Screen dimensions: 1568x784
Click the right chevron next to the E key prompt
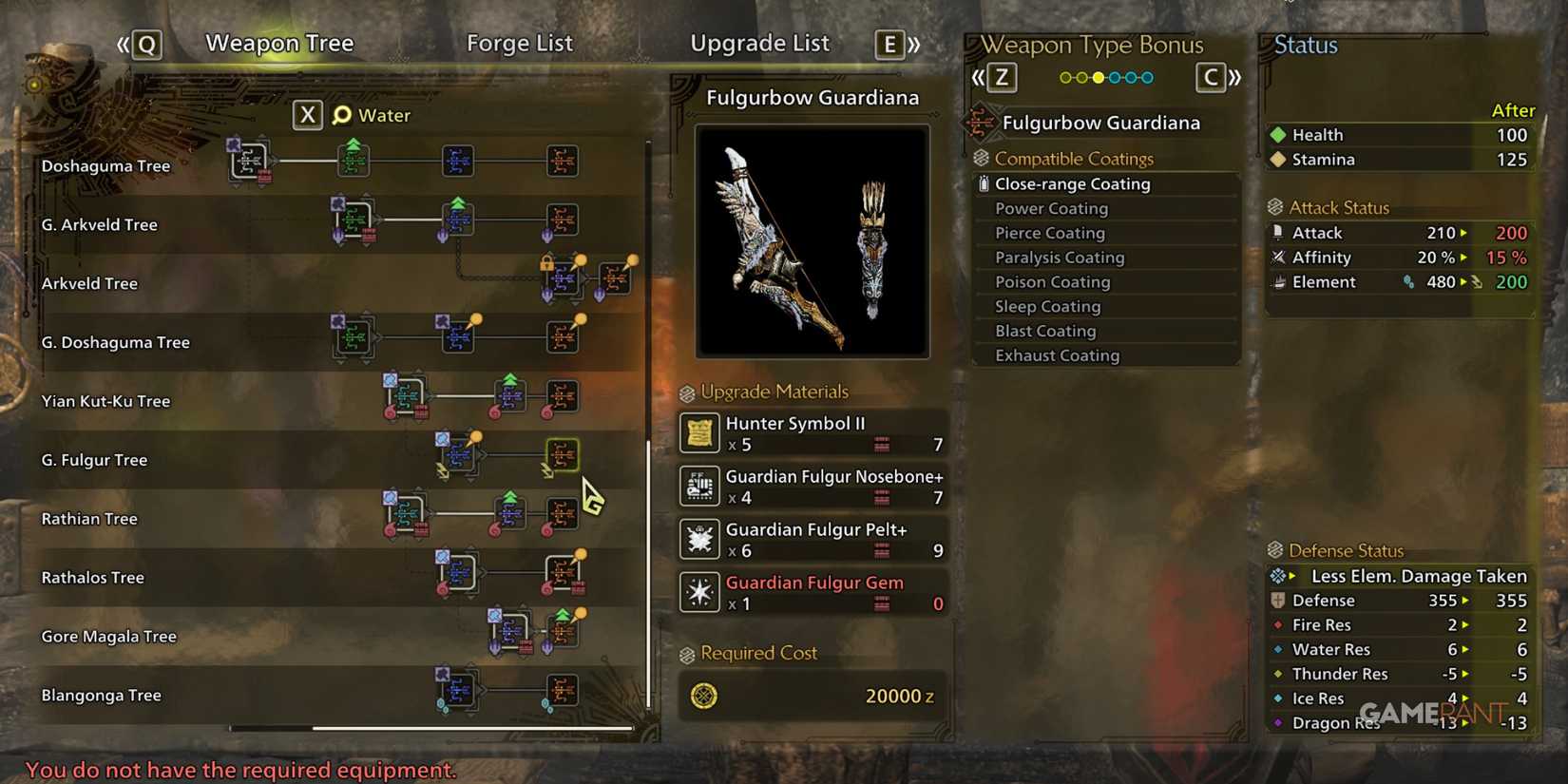915,43
